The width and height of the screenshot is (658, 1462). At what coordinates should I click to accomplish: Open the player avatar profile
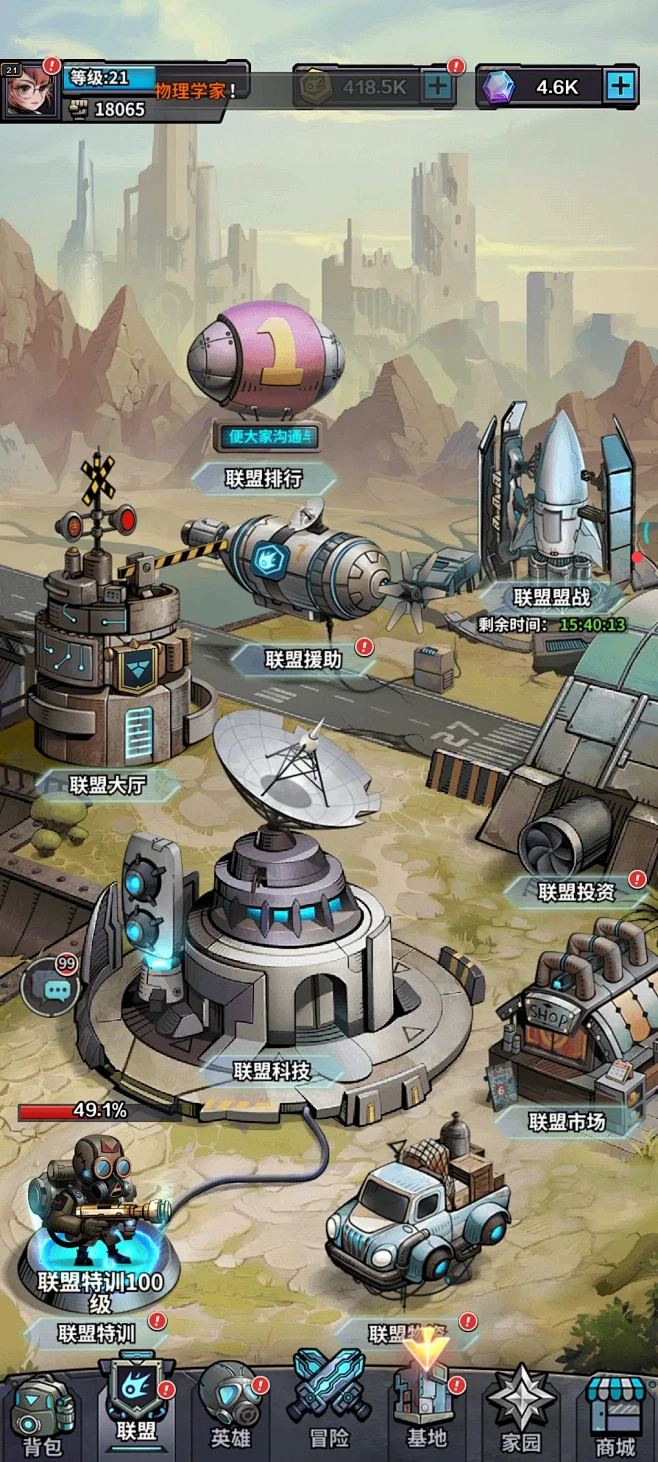30,90
